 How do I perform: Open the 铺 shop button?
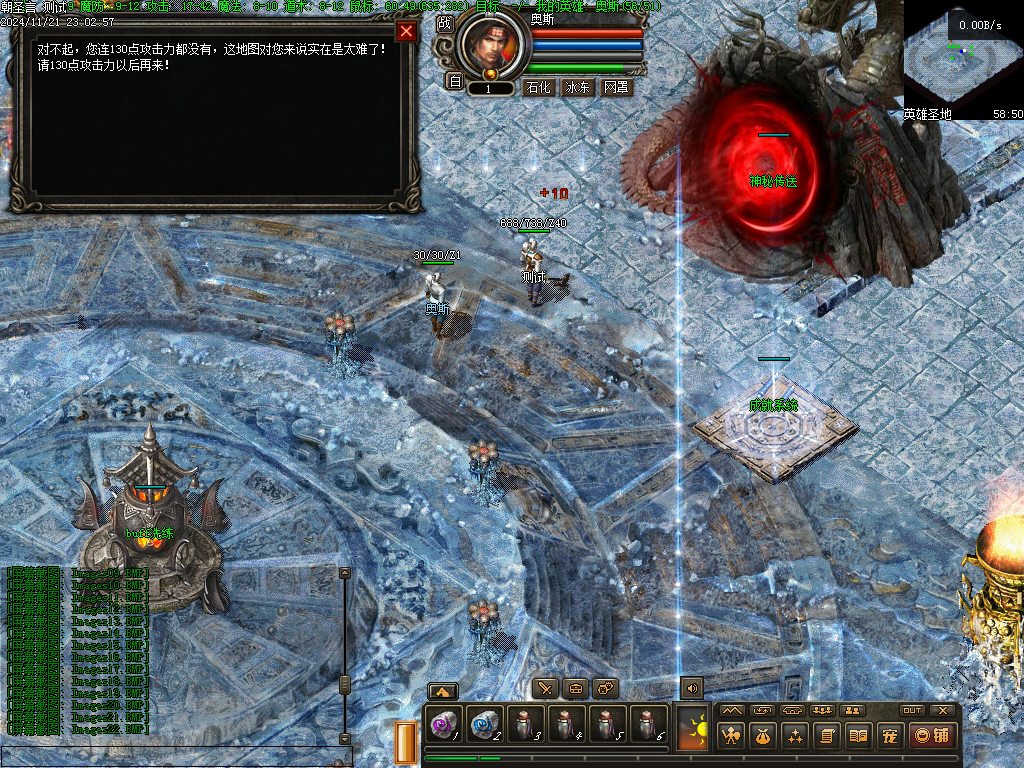tap(932, 736)
